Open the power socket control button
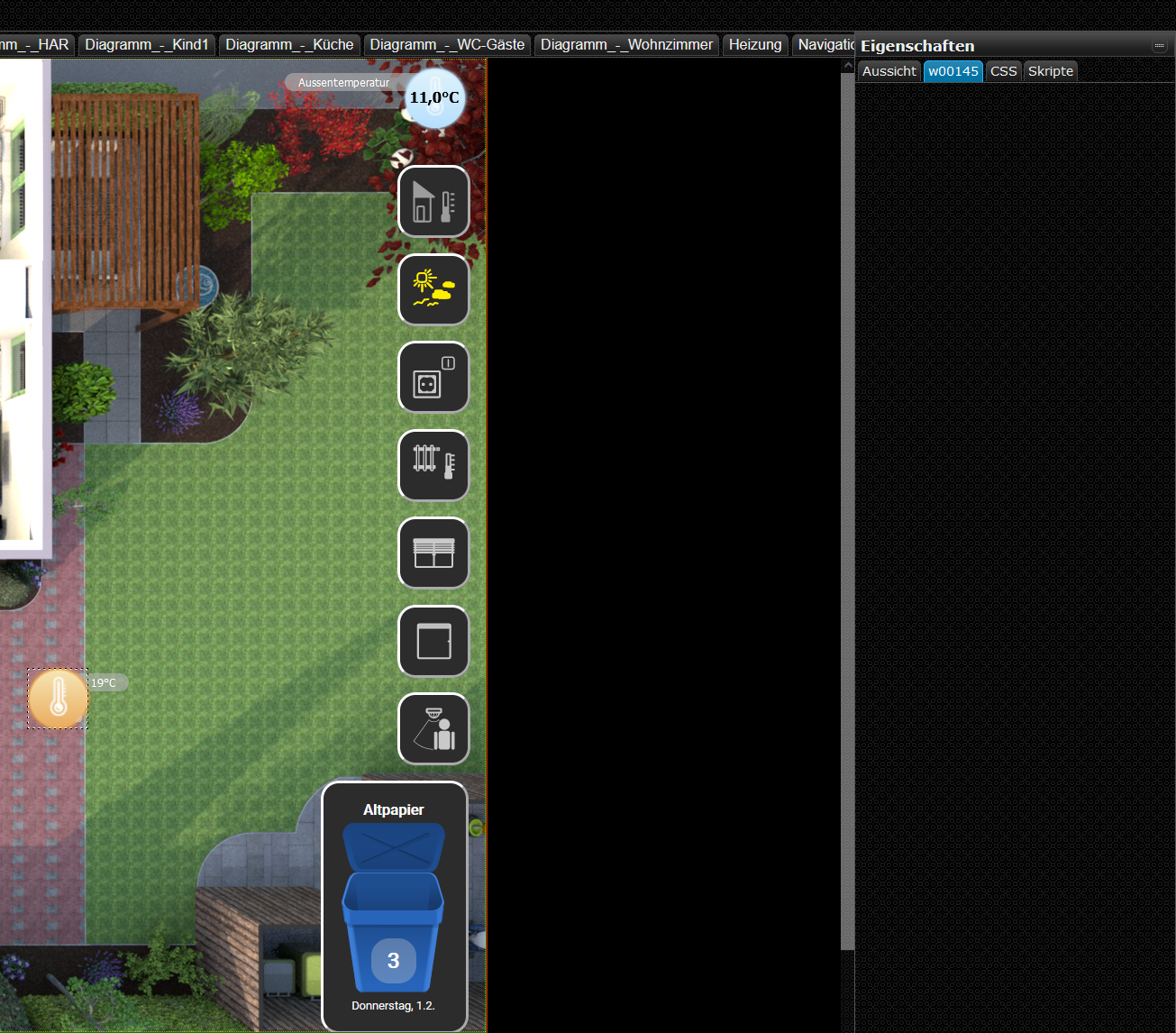 (433, 378)
